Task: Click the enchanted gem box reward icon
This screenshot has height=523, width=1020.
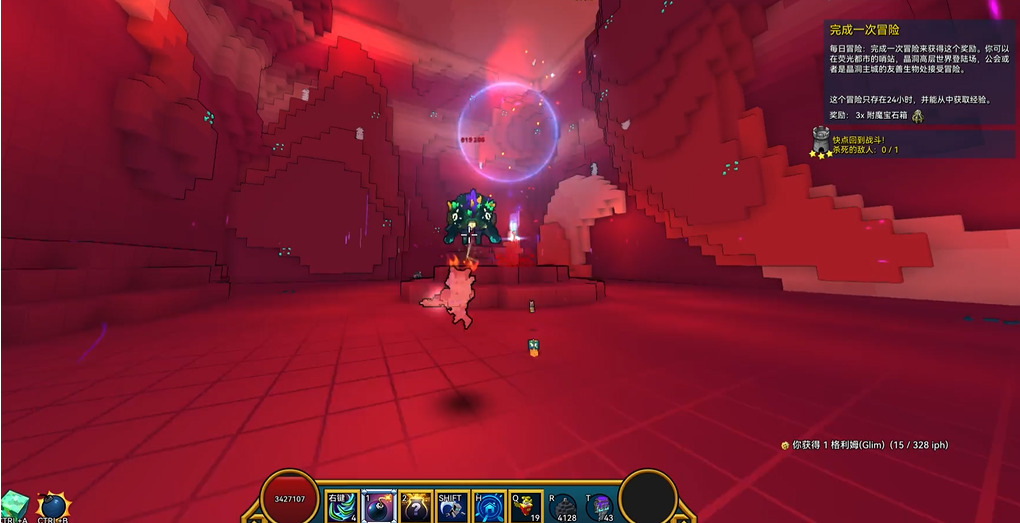Action: point(917,116)
